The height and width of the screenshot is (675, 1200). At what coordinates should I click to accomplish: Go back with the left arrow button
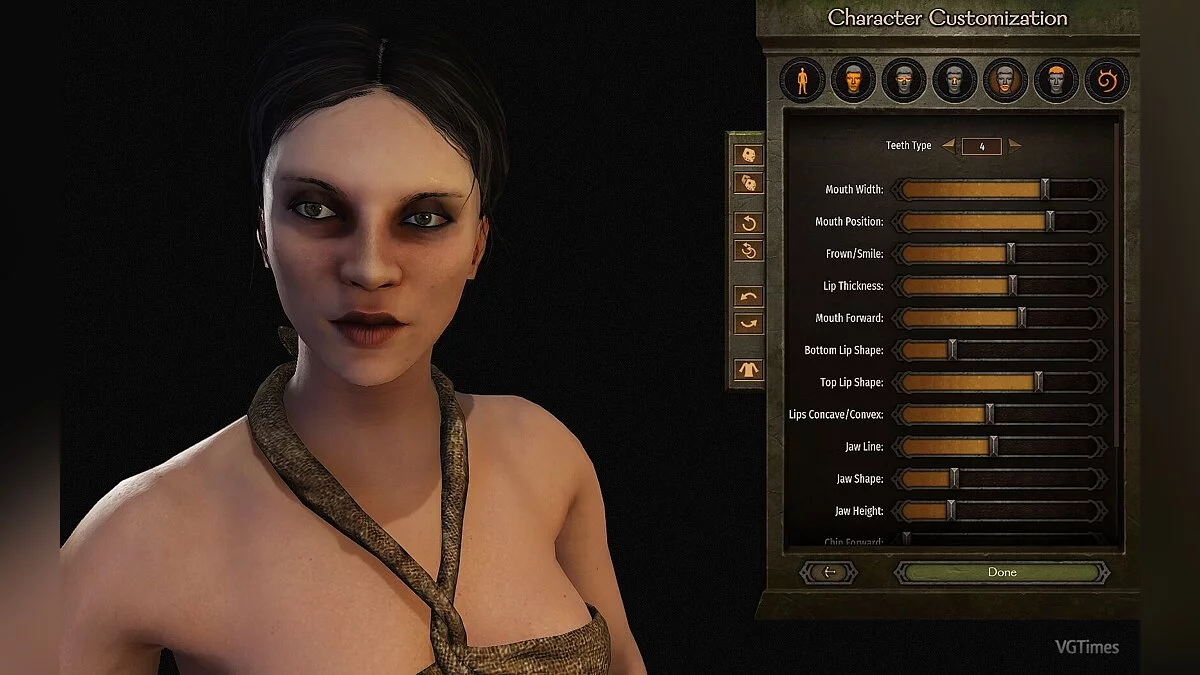pos(828,572)
